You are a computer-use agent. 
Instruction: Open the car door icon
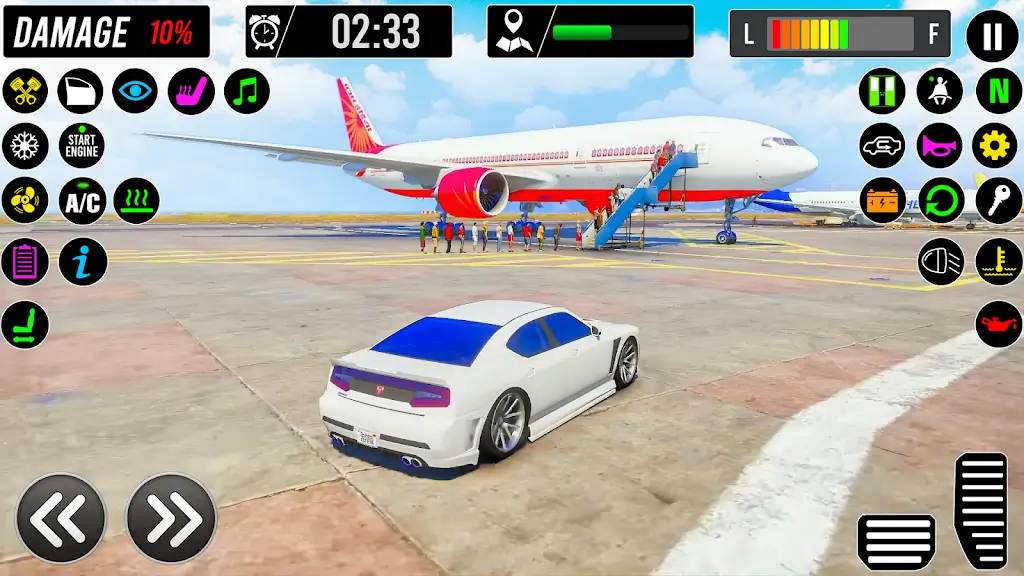tap(80, 91)
